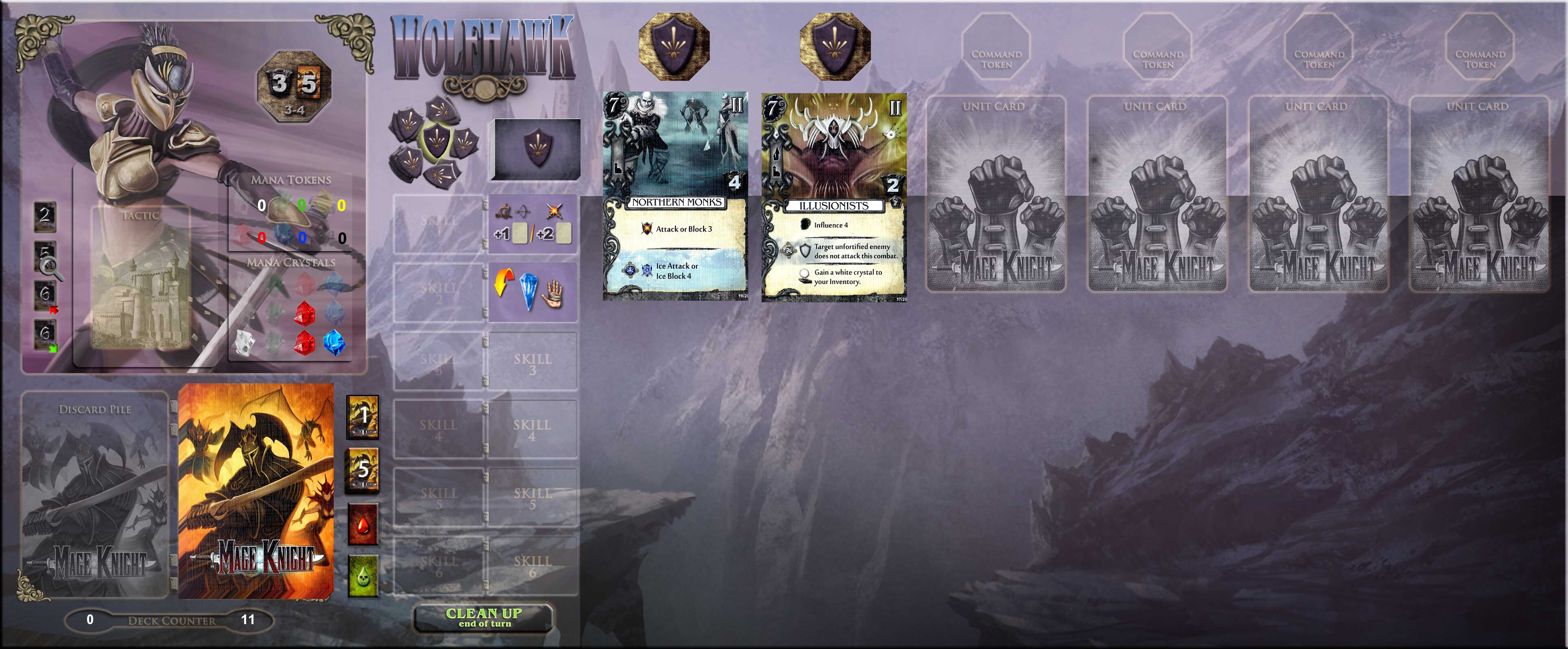The width and height of the screenshot is (1568, 649).
Task: Click the armor and hand limit level token
Action: pos(295,86)
